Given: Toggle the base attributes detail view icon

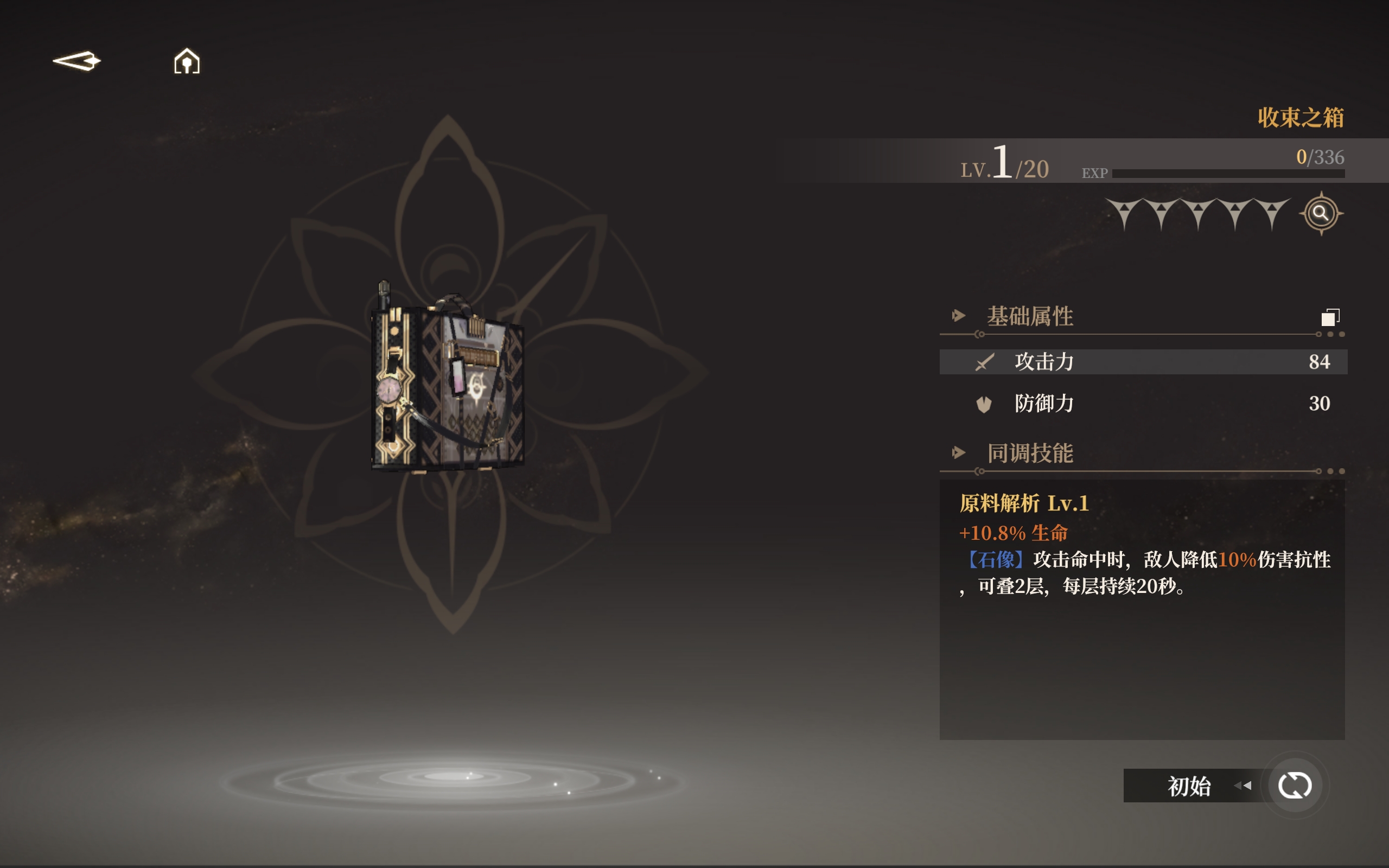Looking at the screenshot, I should pyautogui.click(x=1330, y=317).
